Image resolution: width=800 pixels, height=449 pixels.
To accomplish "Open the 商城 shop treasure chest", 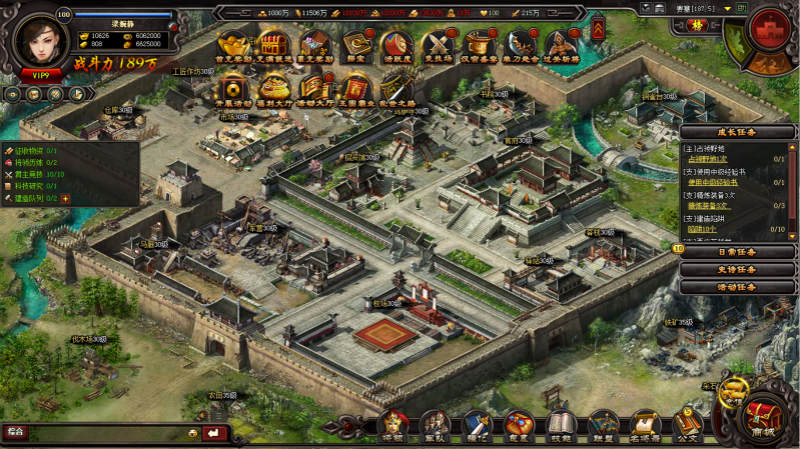I will coord(762,417).
